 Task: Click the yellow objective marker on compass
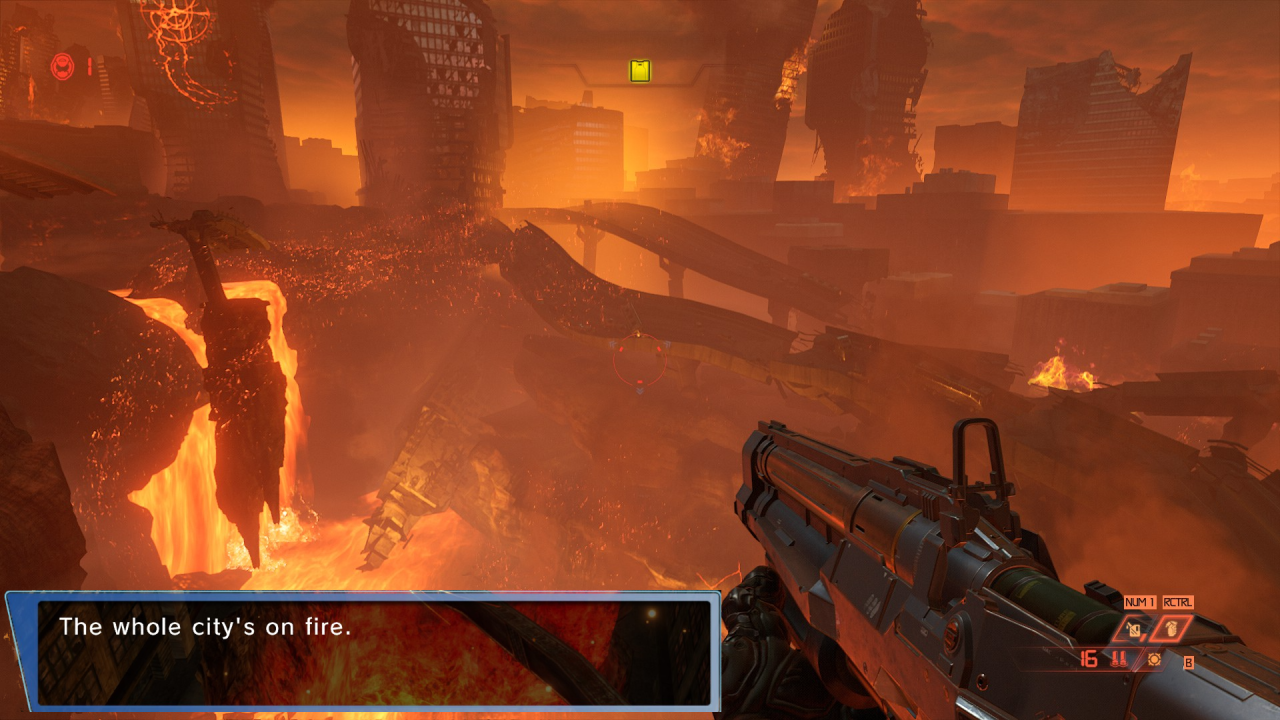click(640, 71)
